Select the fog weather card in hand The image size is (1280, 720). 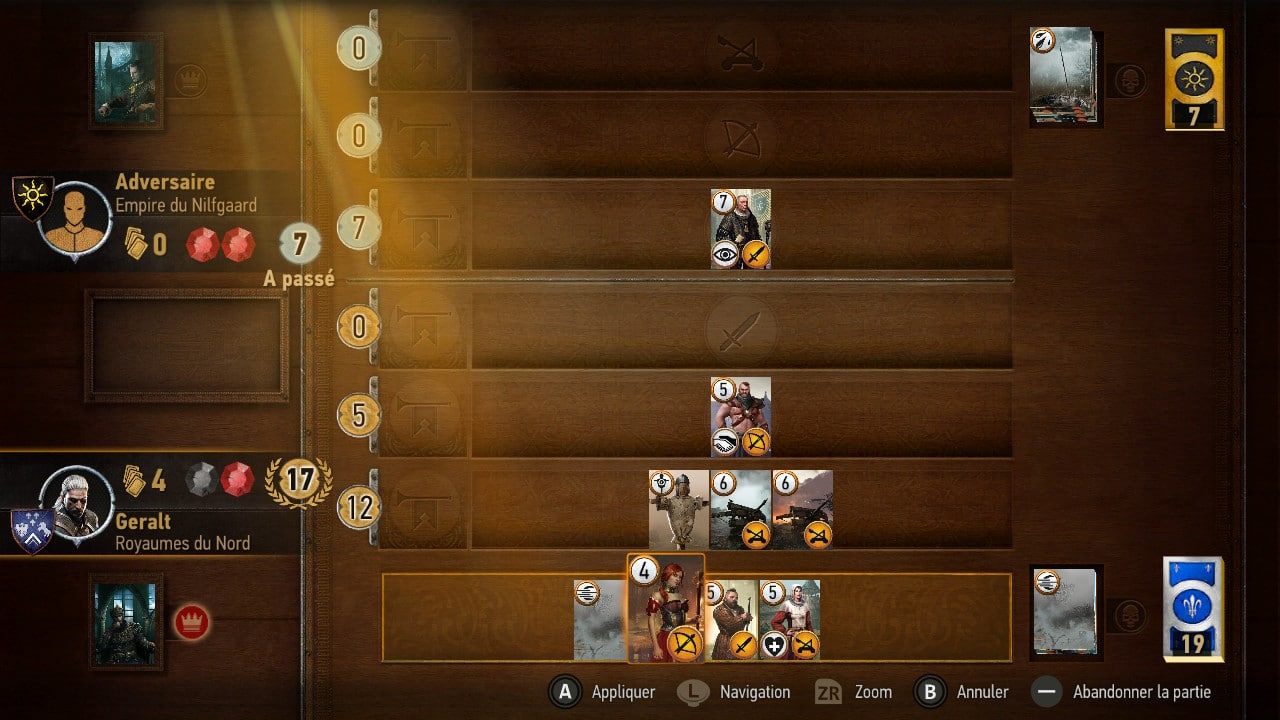599,620
